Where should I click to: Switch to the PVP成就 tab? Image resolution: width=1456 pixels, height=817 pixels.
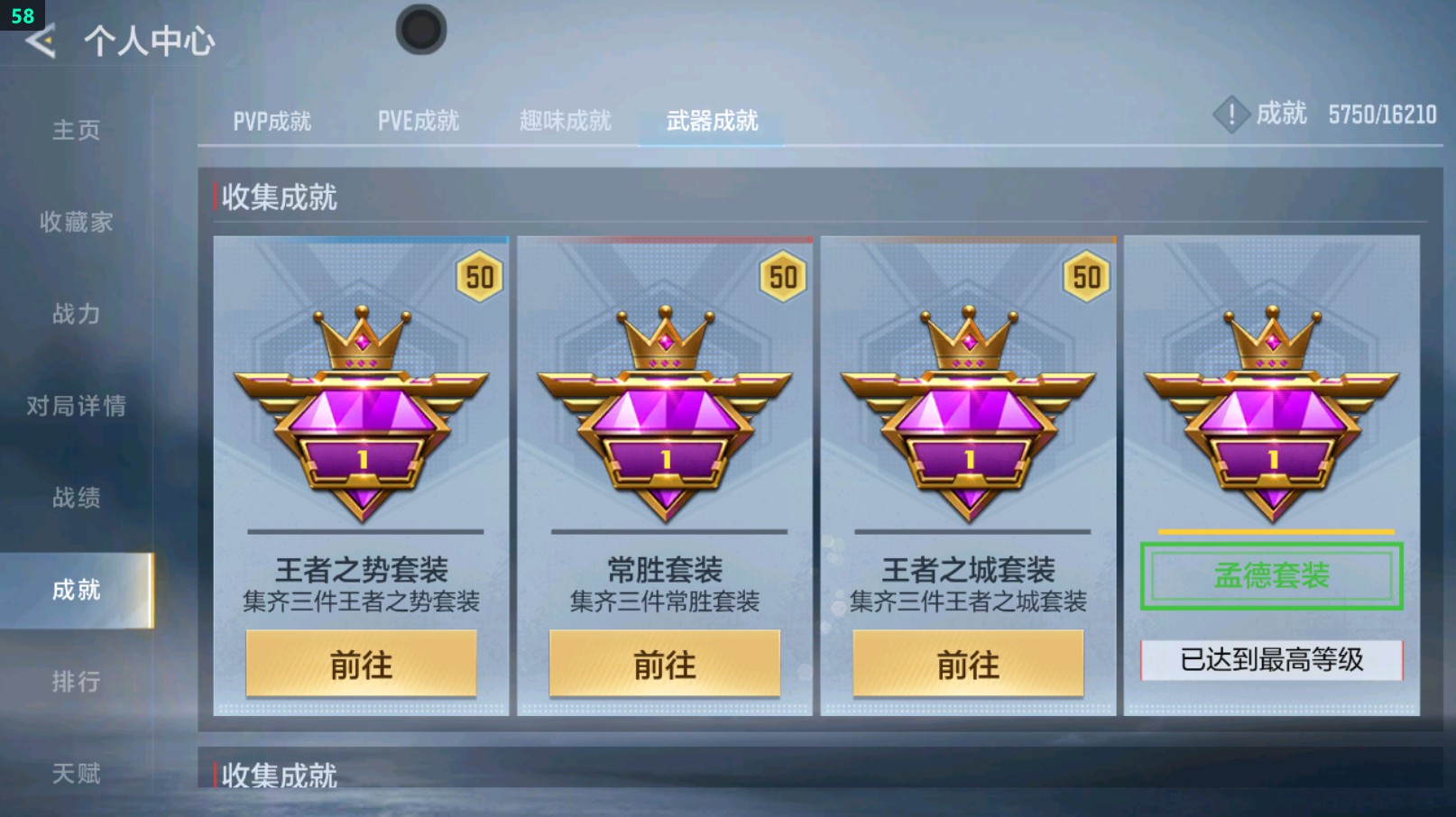pyautogui.click(x=272, y=120)
